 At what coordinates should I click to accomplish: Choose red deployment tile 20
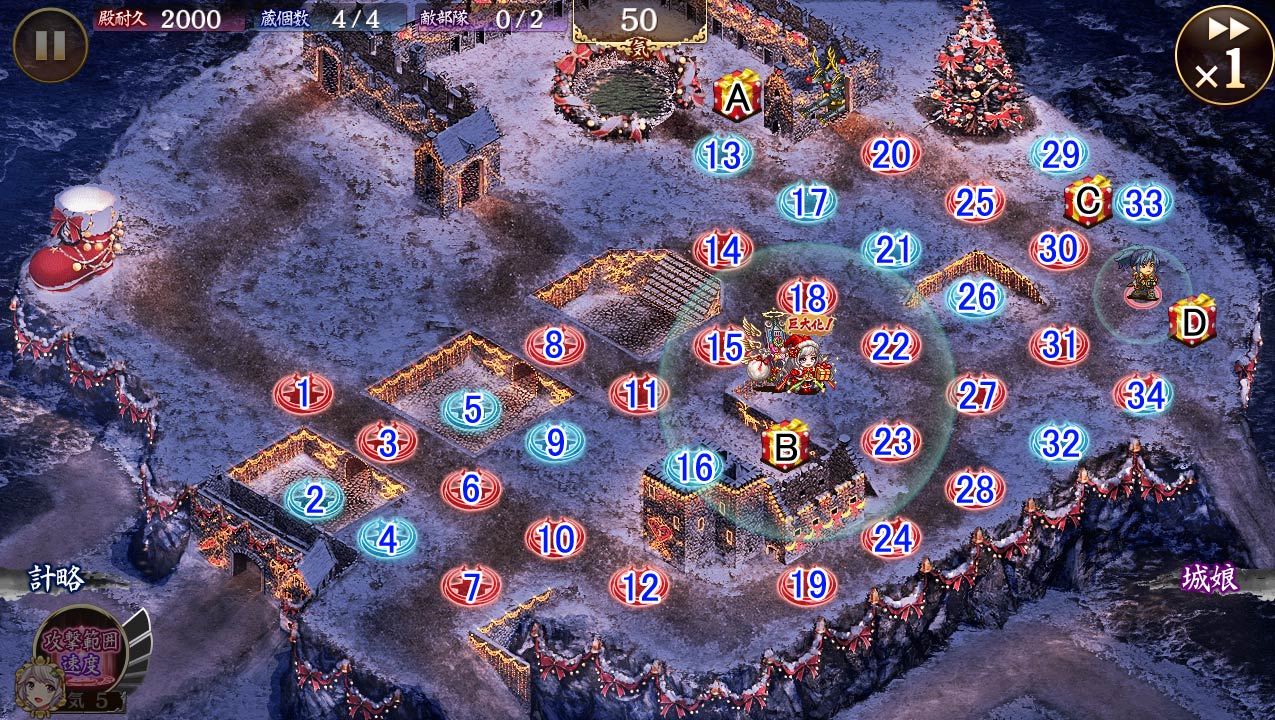(891, 155)
